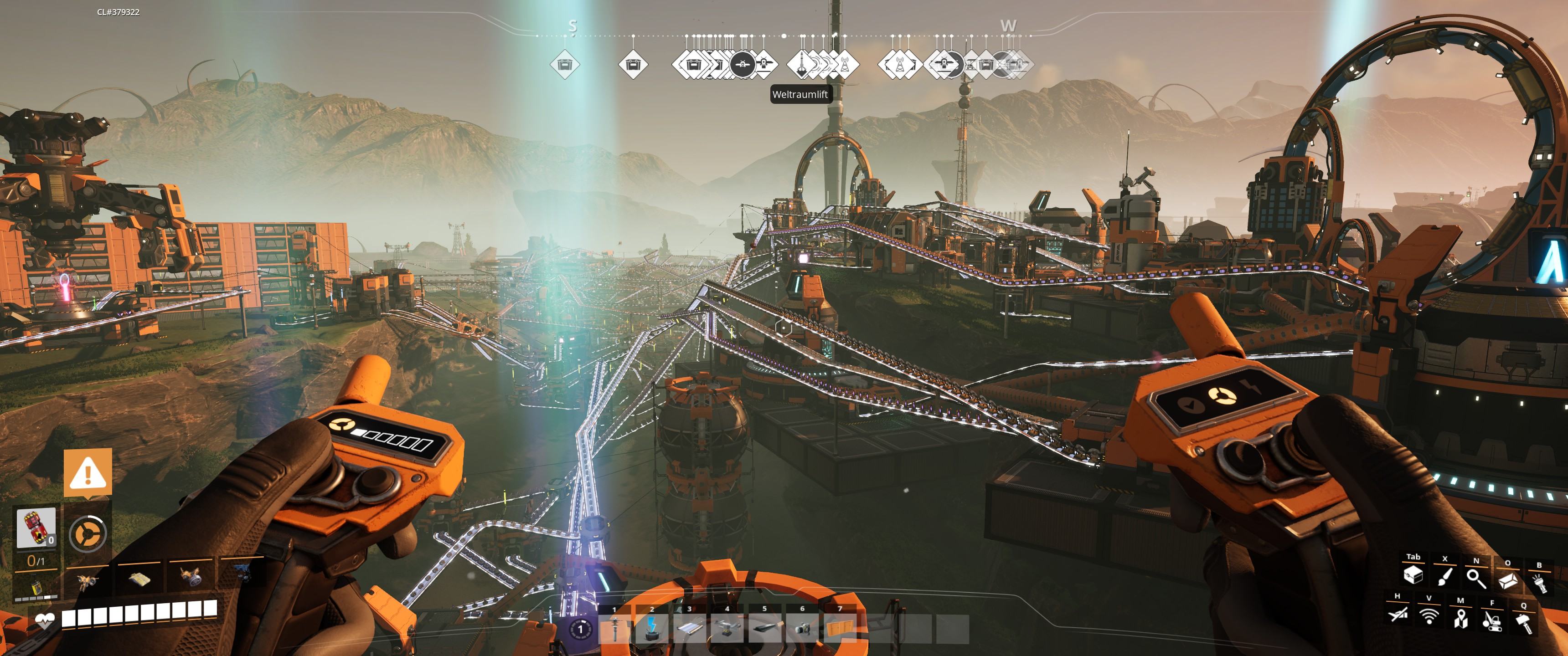Select the power pole in hotbar slot 1
This screenshot has height=656, width=1568.
(615, 629)
